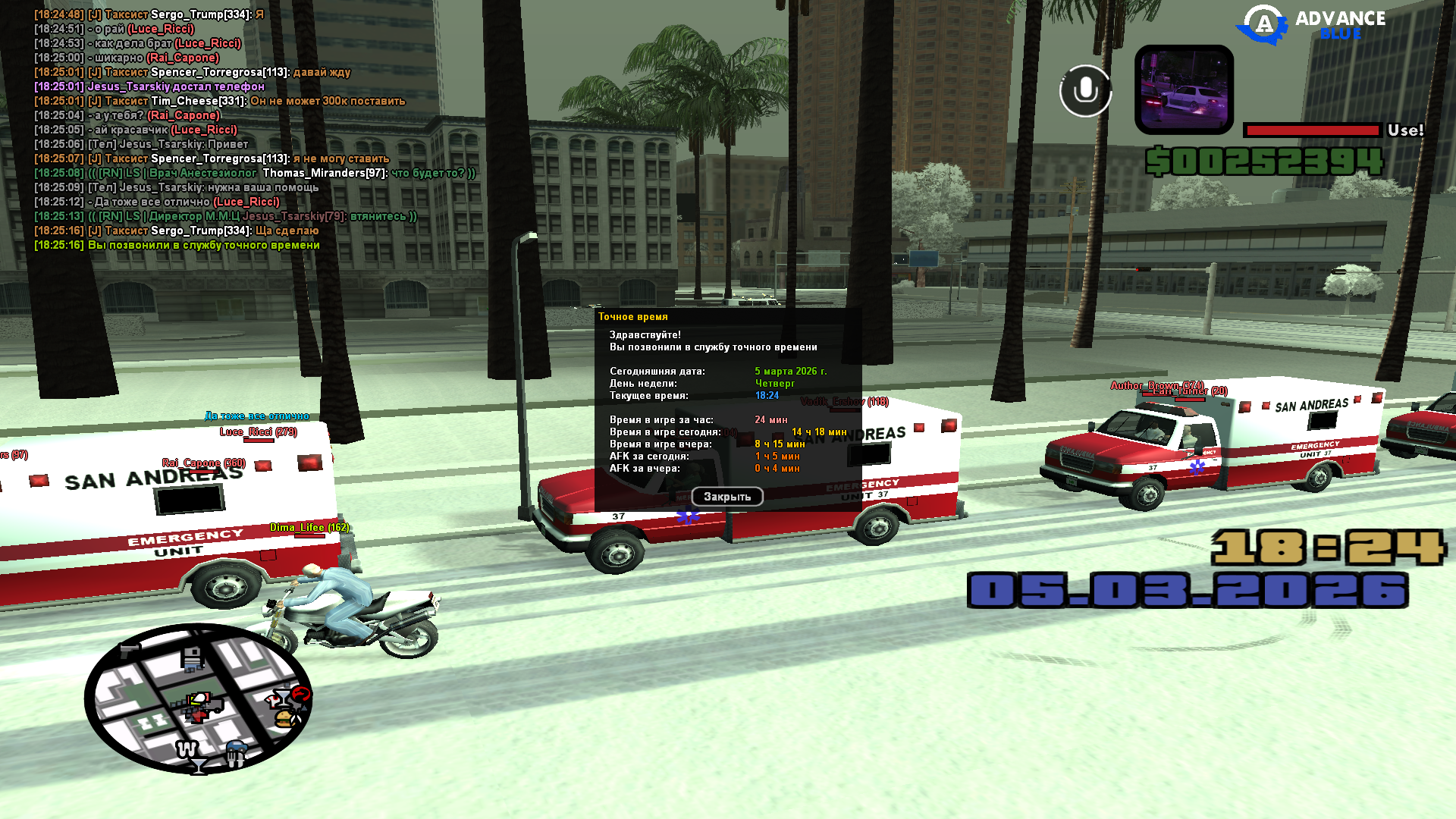
Task: Click the Advance Blue server logo
Action: pyautogui.click(x=1311, y=25)
